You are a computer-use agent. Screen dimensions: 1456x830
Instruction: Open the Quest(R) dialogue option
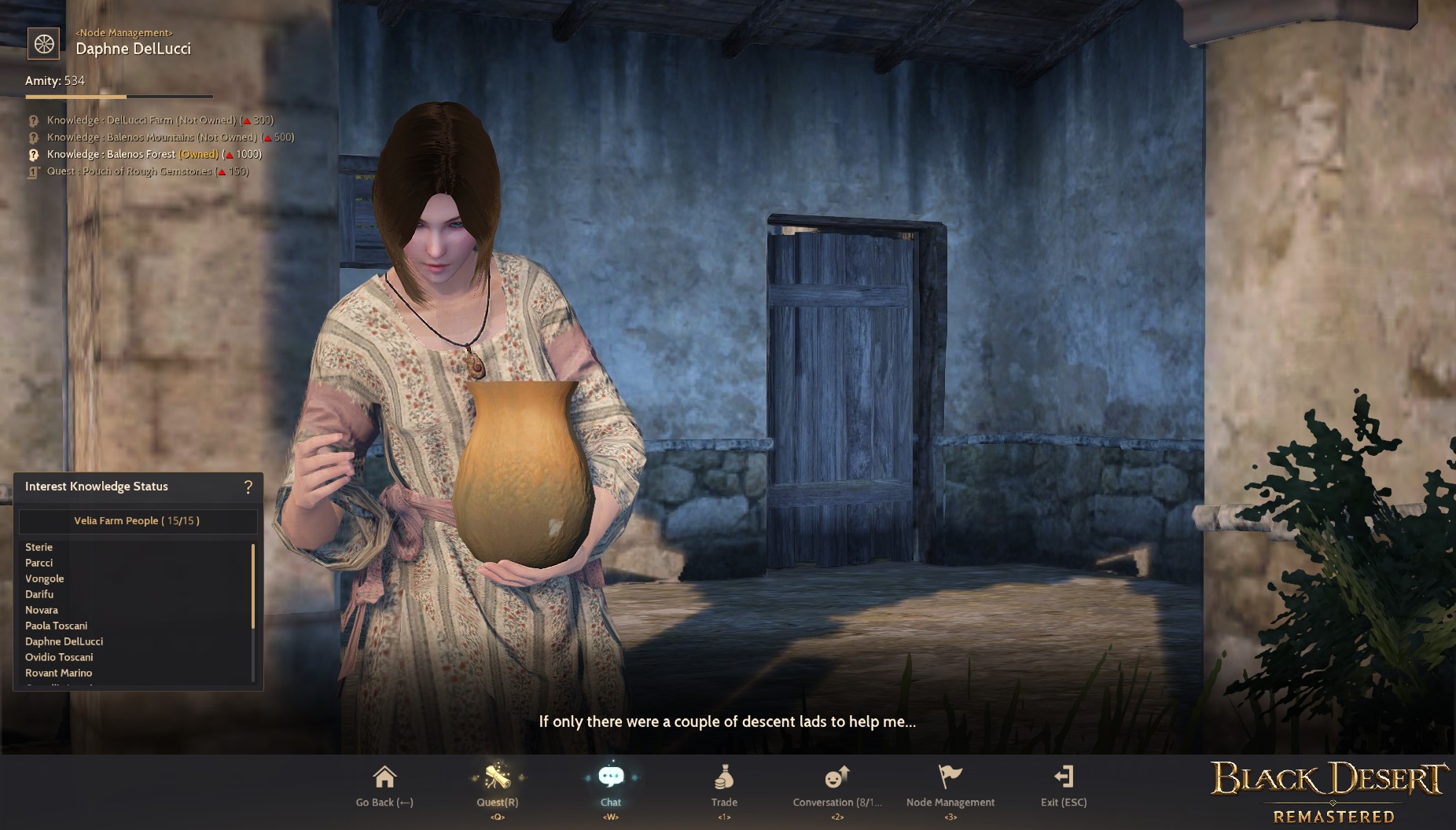(496, 786)
